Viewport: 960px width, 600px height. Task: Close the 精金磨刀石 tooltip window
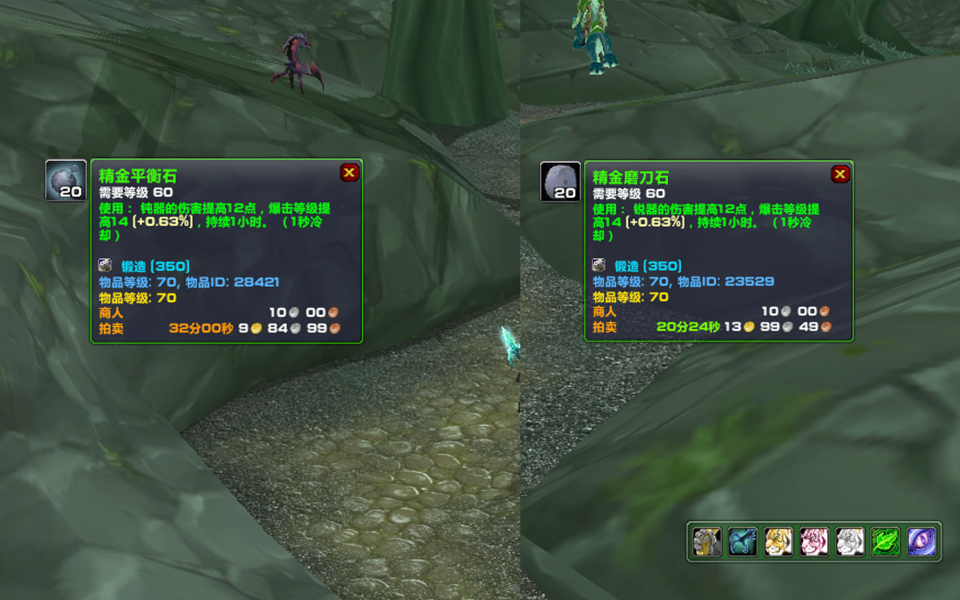click(840, 175)
